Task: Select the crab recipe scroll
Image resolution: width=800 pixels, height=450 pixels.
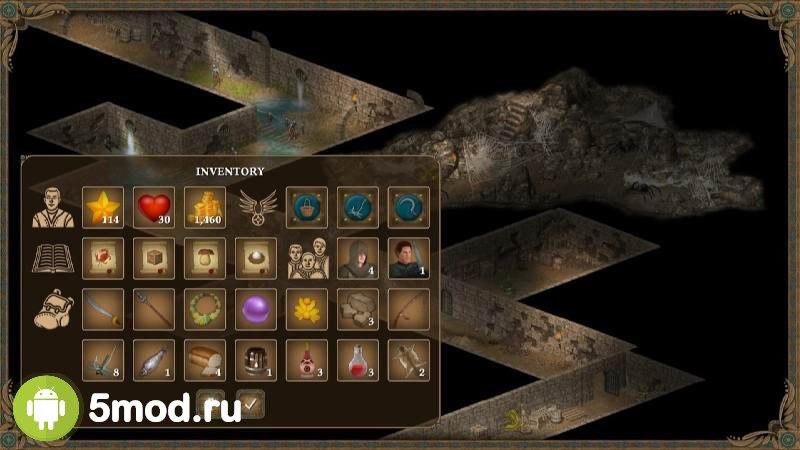Action: click(103, 258)
